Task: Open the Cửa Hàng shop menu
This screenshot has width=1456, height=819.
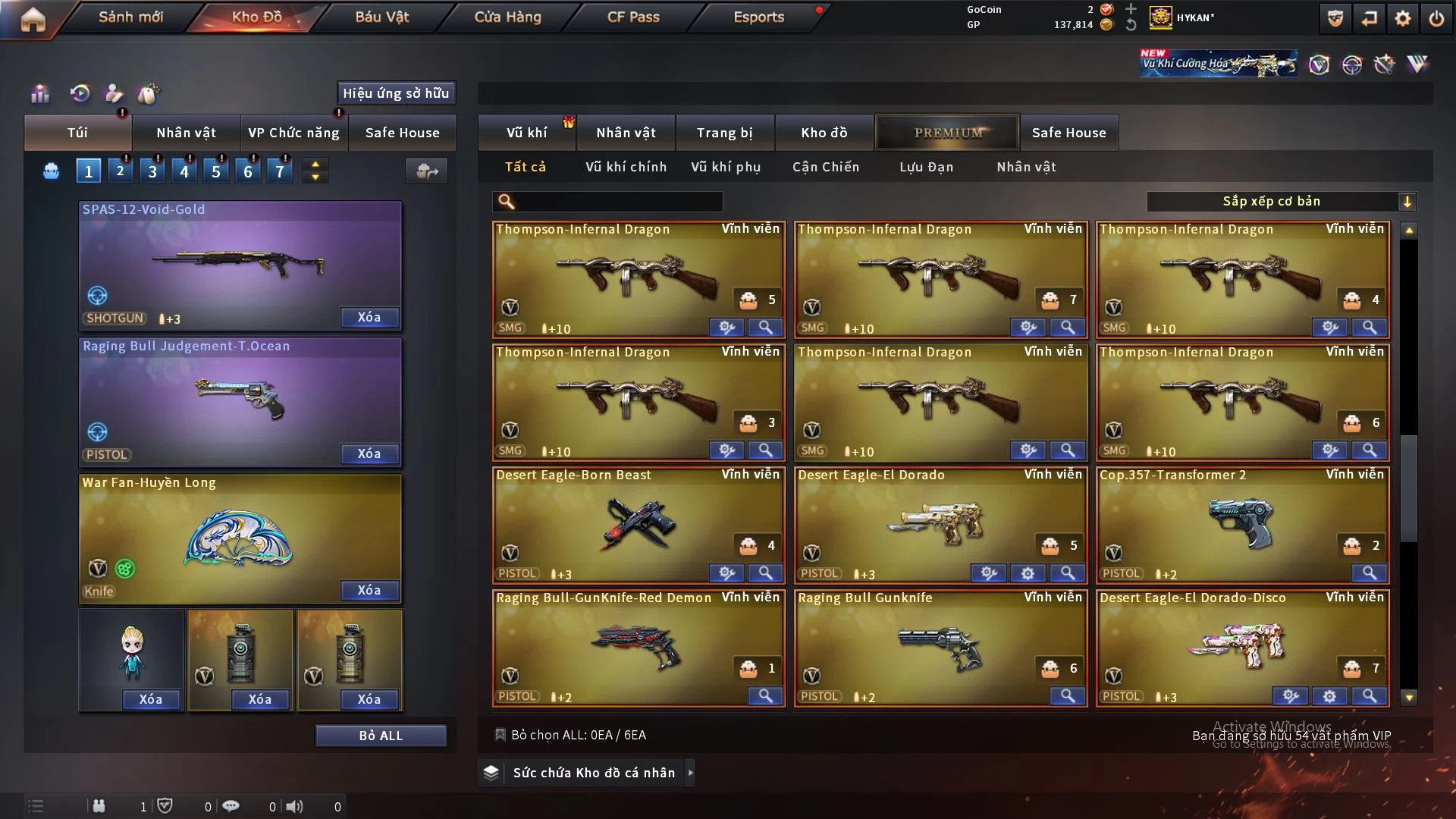Action: [507, 17]
